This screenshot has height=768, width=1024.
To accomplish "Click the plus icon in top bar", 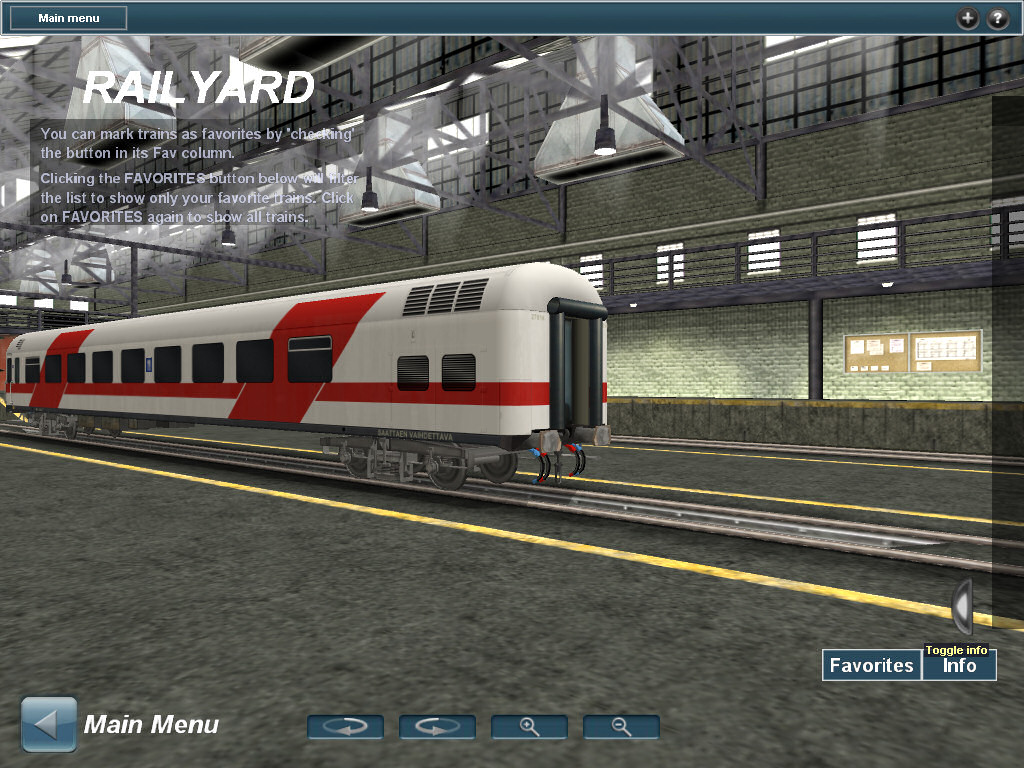I will pos(967,18).
